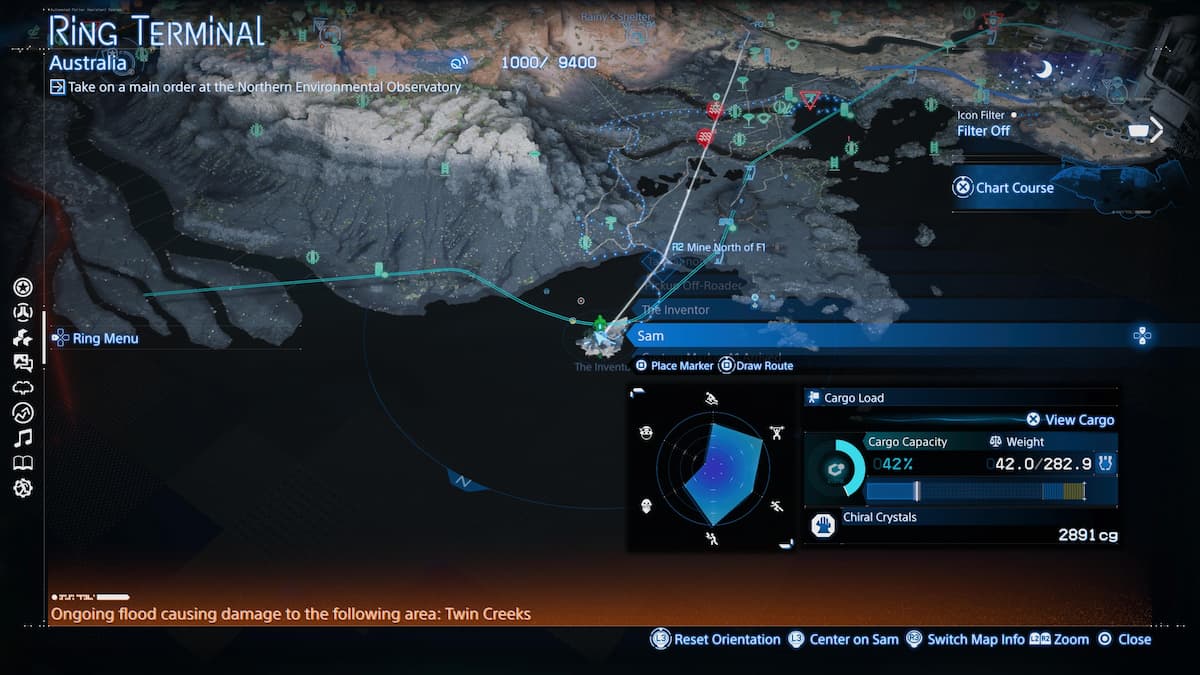The height and width of the screenshot is (675, 1200).
Task: Select the Sam entry in map list
Action: click(x=651, y=336)
